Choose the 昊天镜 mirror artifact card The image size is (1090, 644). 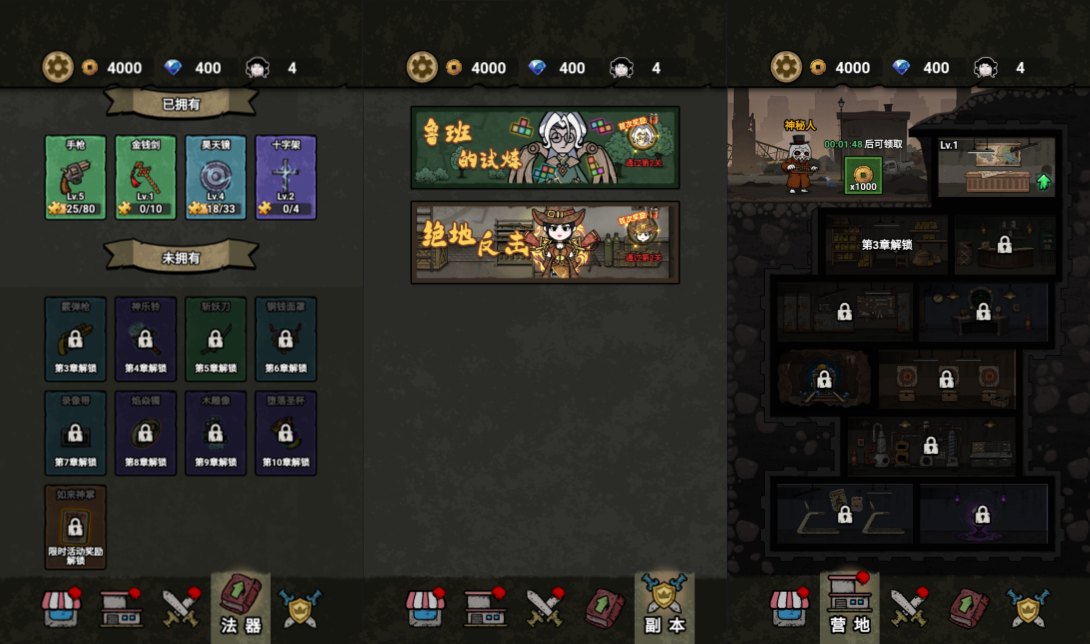tap(215, 177)
